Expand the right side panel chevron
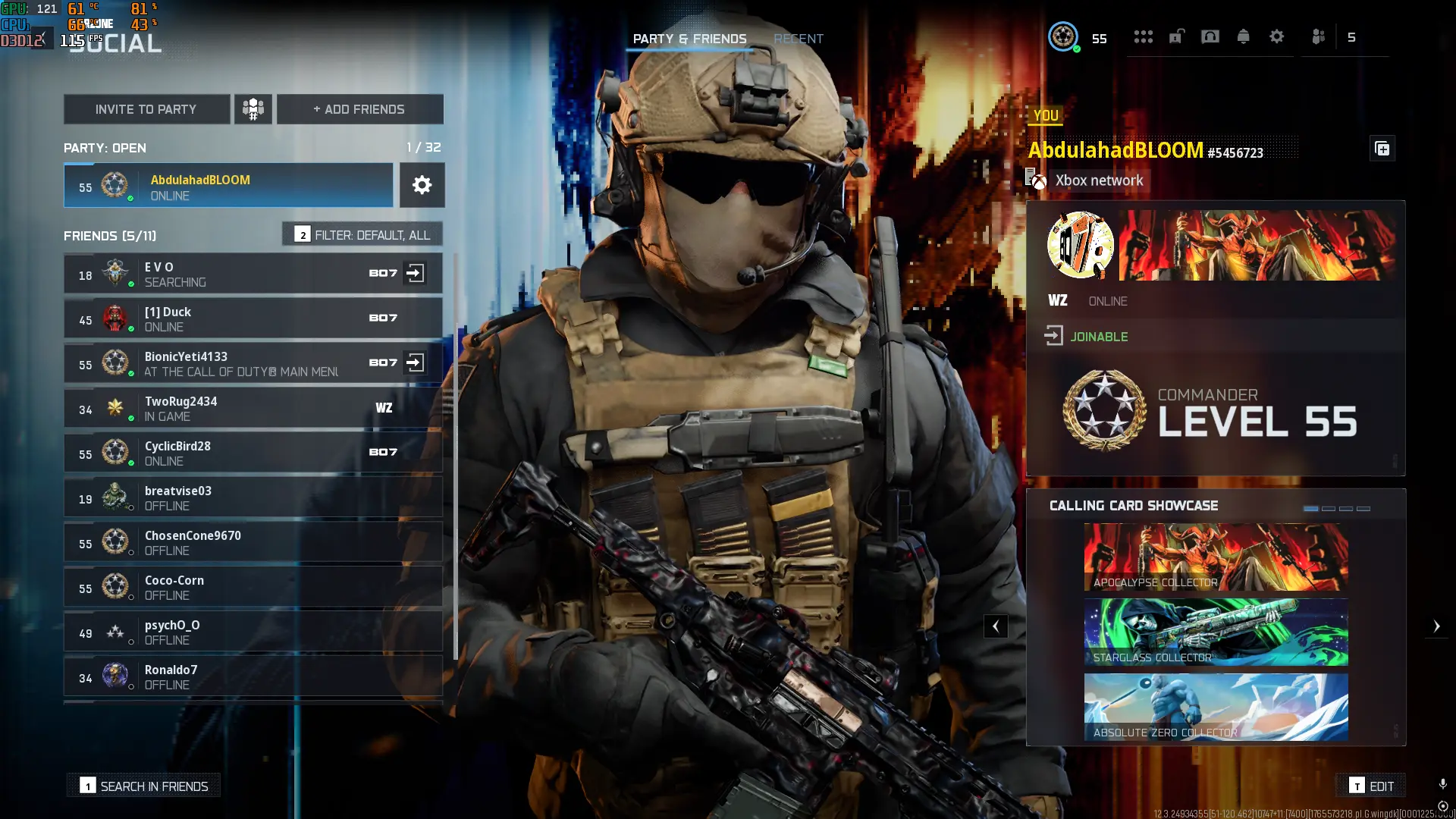Screen dimensions: 1456x819 pyautogui.click(x=1438, y=626)
